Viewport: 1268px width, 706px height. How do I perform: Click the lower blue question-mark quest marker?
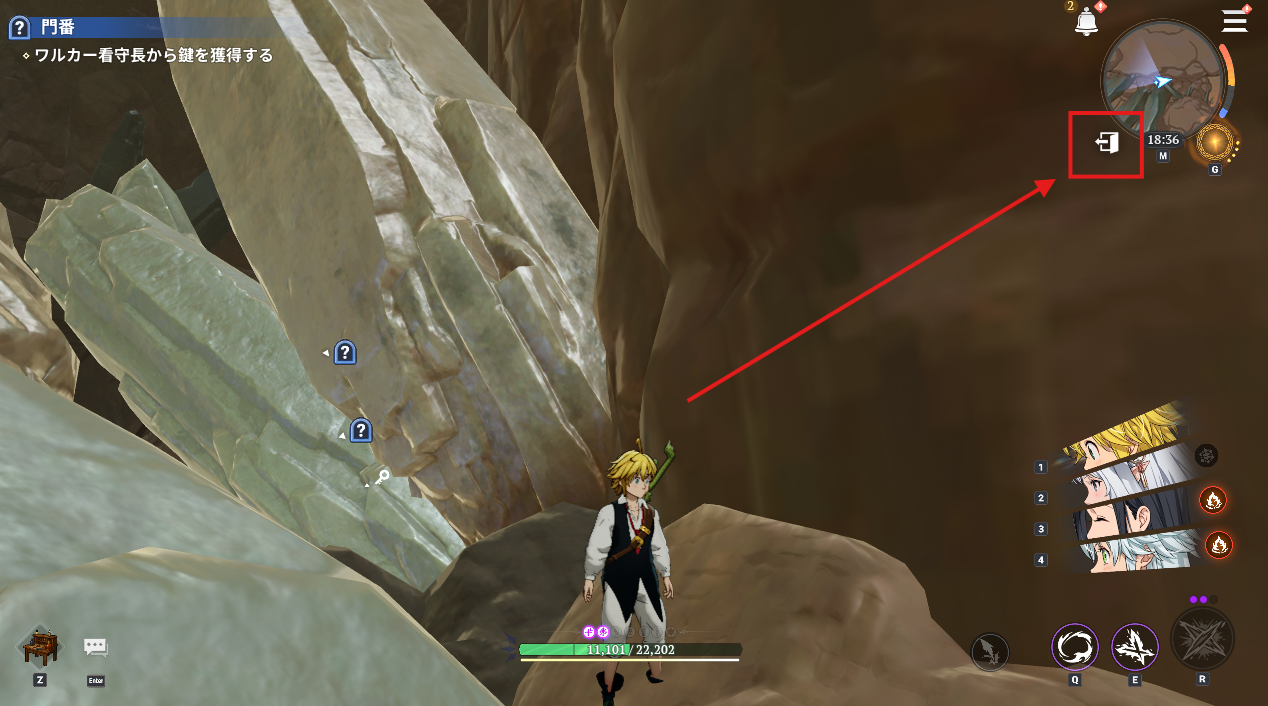361,431
